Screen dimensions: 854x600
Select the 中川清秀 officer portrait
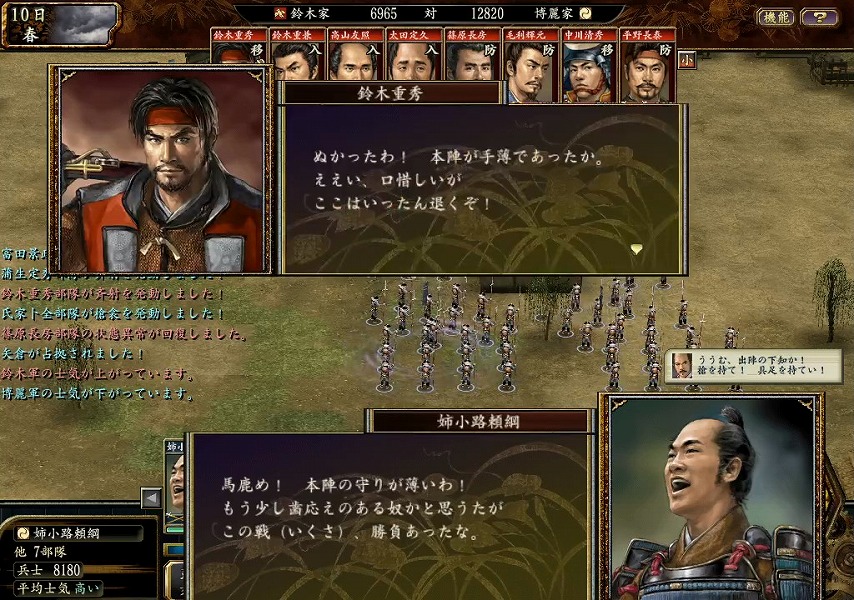click(588, 68)
